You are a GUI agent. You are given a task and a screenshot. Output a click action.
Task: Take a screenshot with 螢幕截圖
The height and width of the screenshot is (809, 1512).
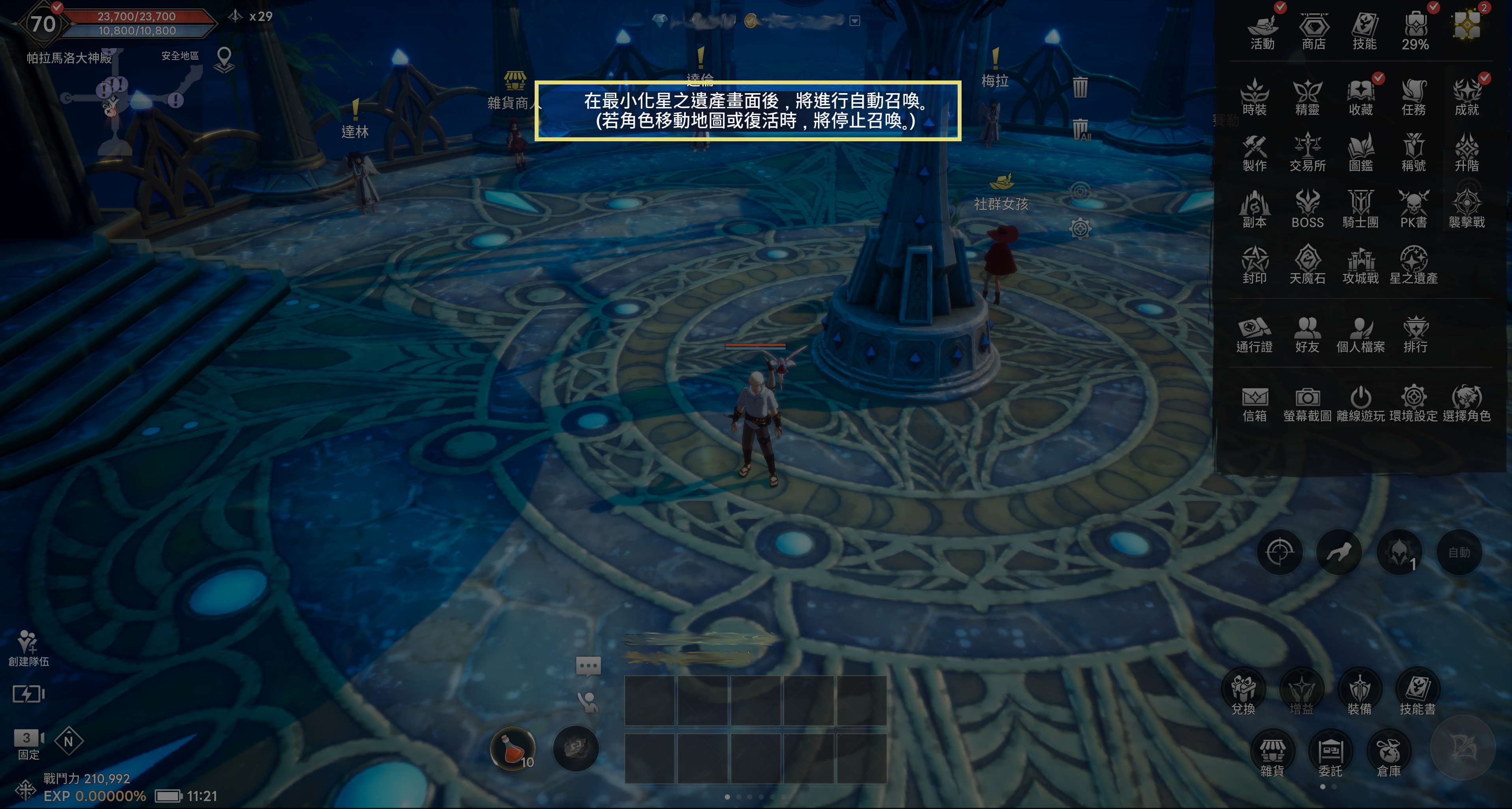coord(1307,403)
